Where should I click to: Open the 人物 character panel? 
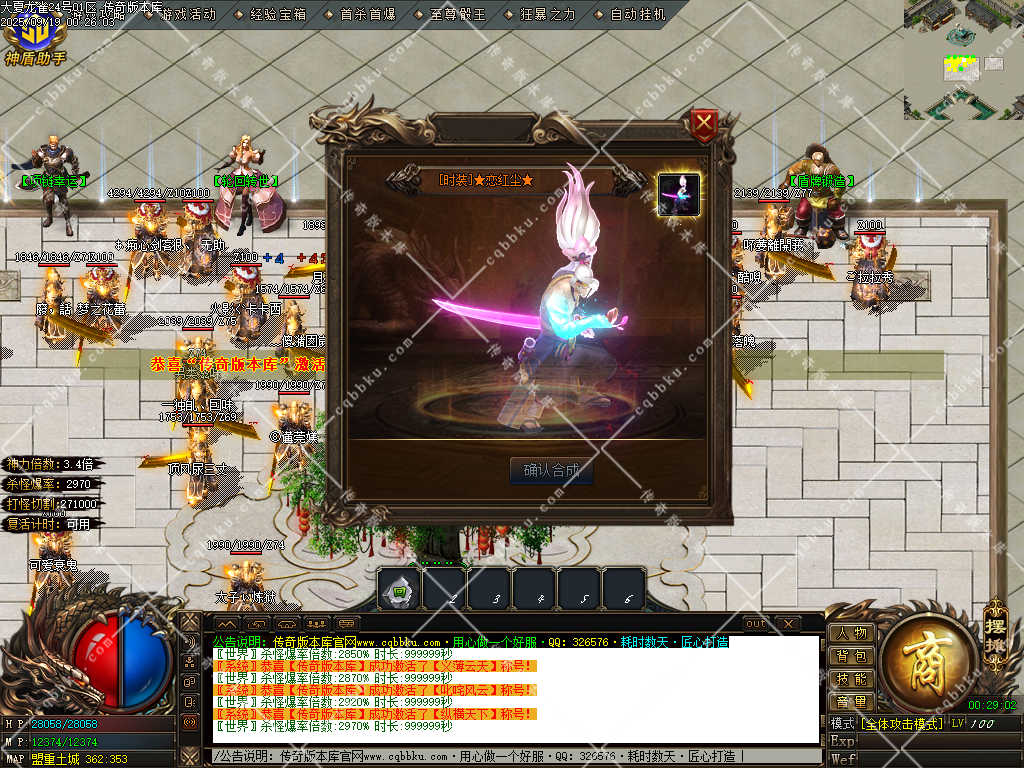click(851, 633)
